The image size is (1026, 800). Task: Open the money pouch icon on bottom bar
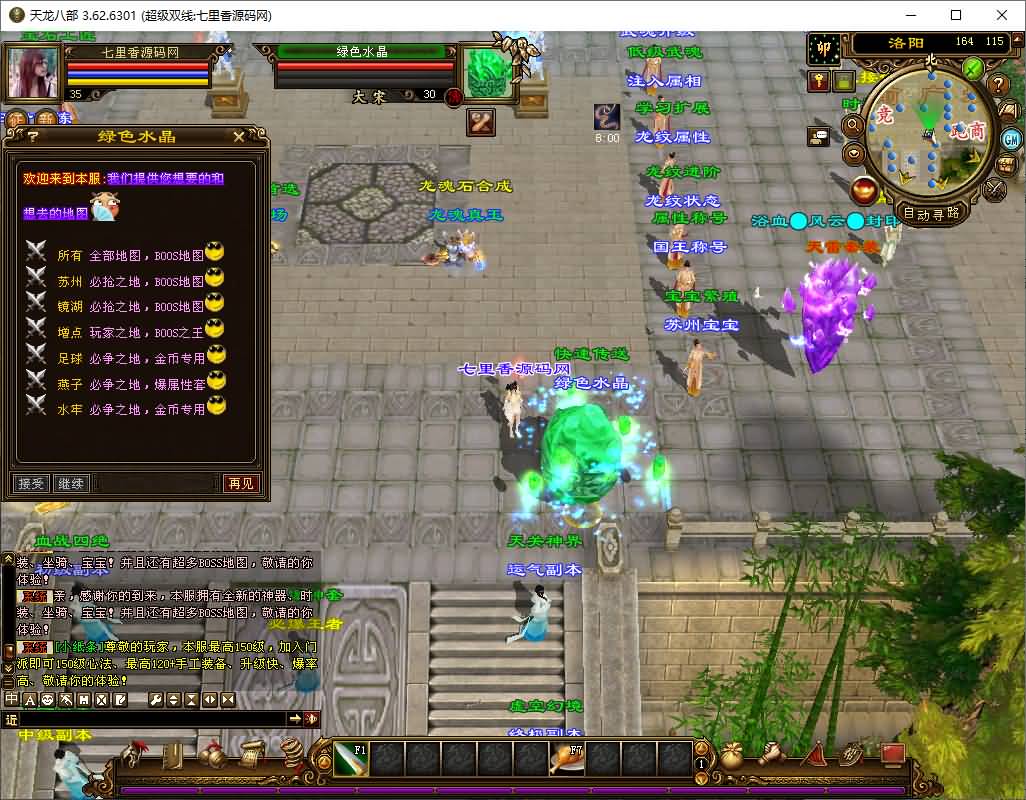point(732,756)
